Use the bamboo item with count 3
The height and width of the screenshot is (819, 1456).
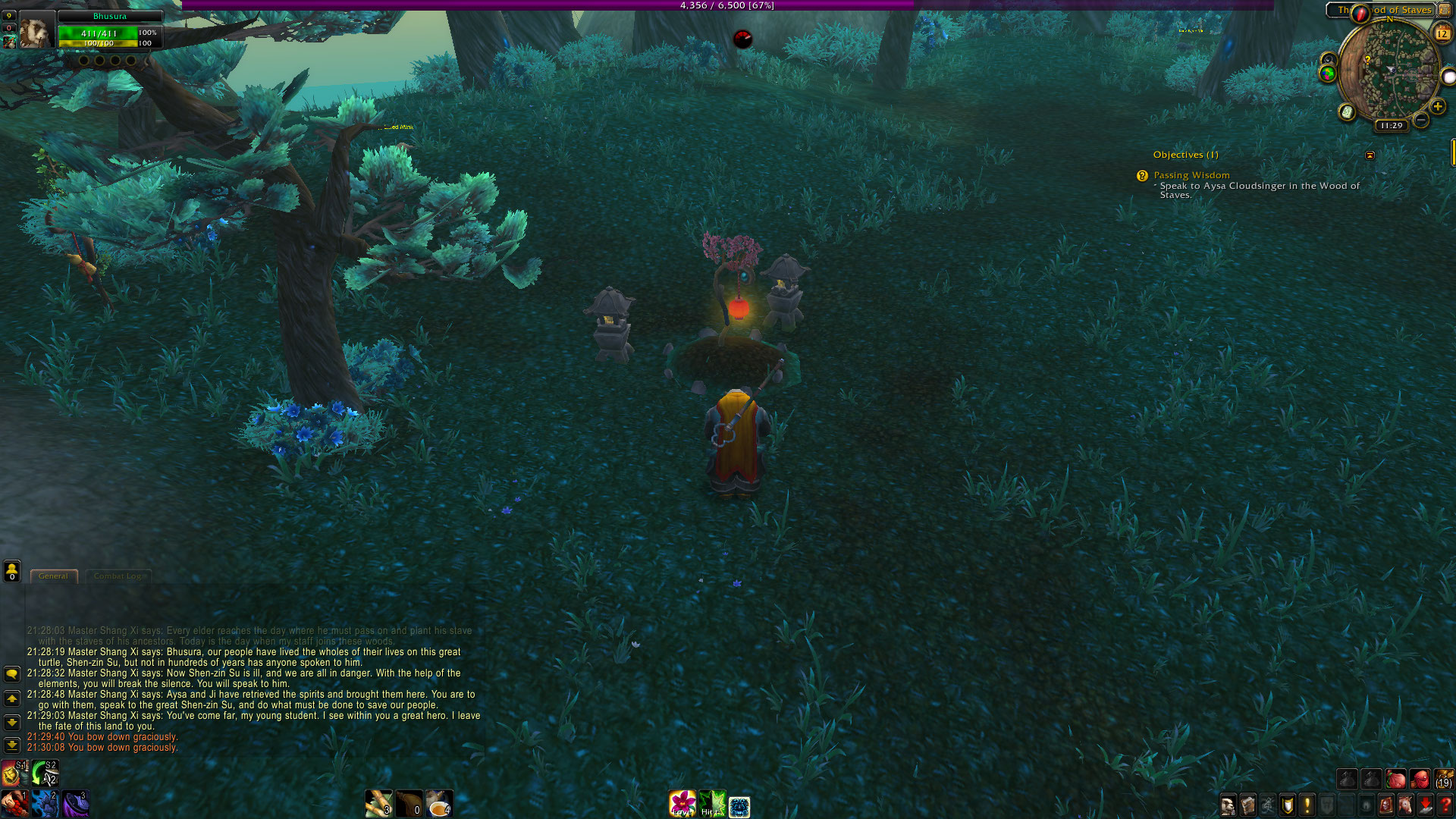click(x=378, y=803)
